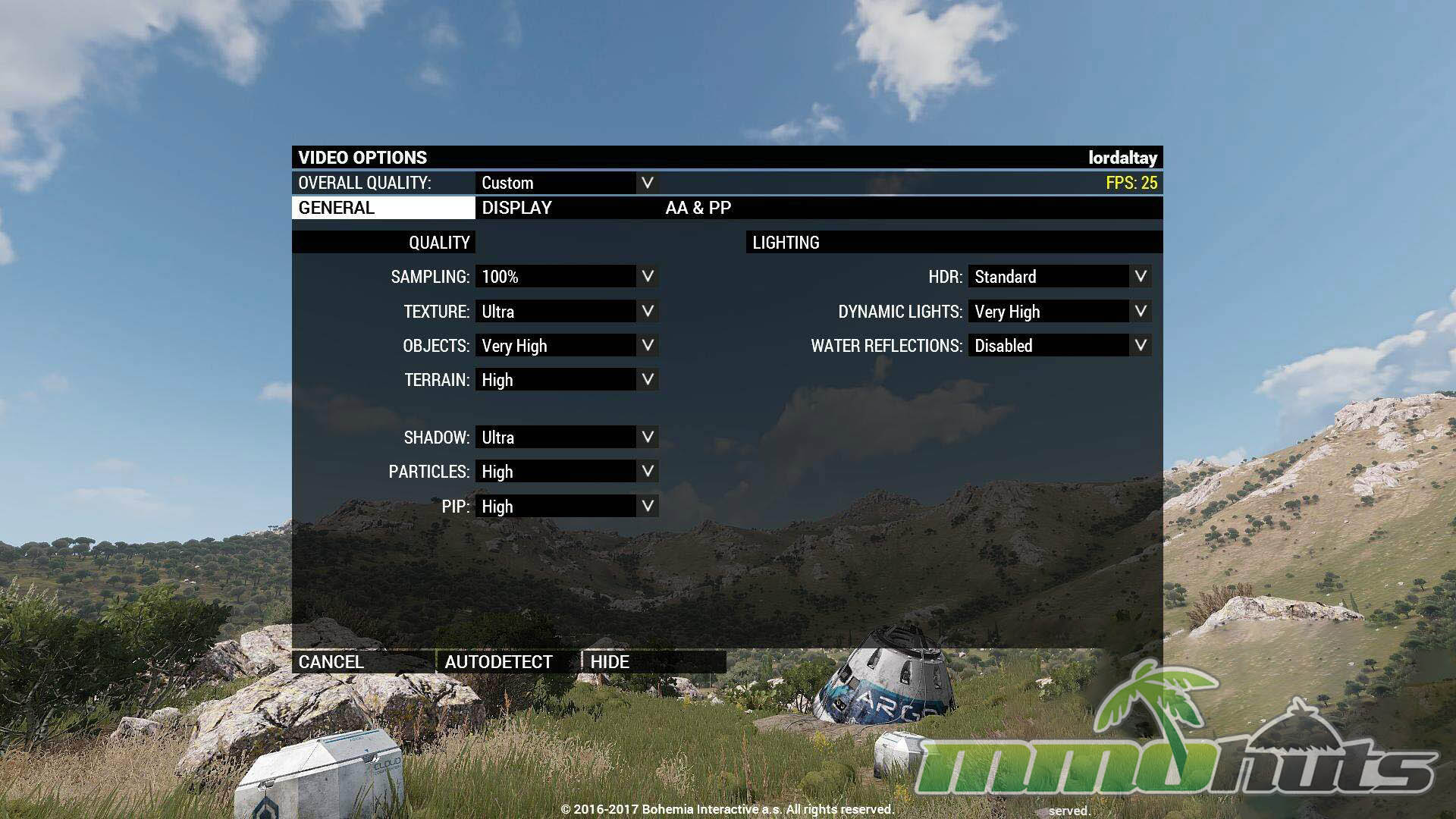
Task: Open the Overall Quality dropdown
Action: coord(566,183)
